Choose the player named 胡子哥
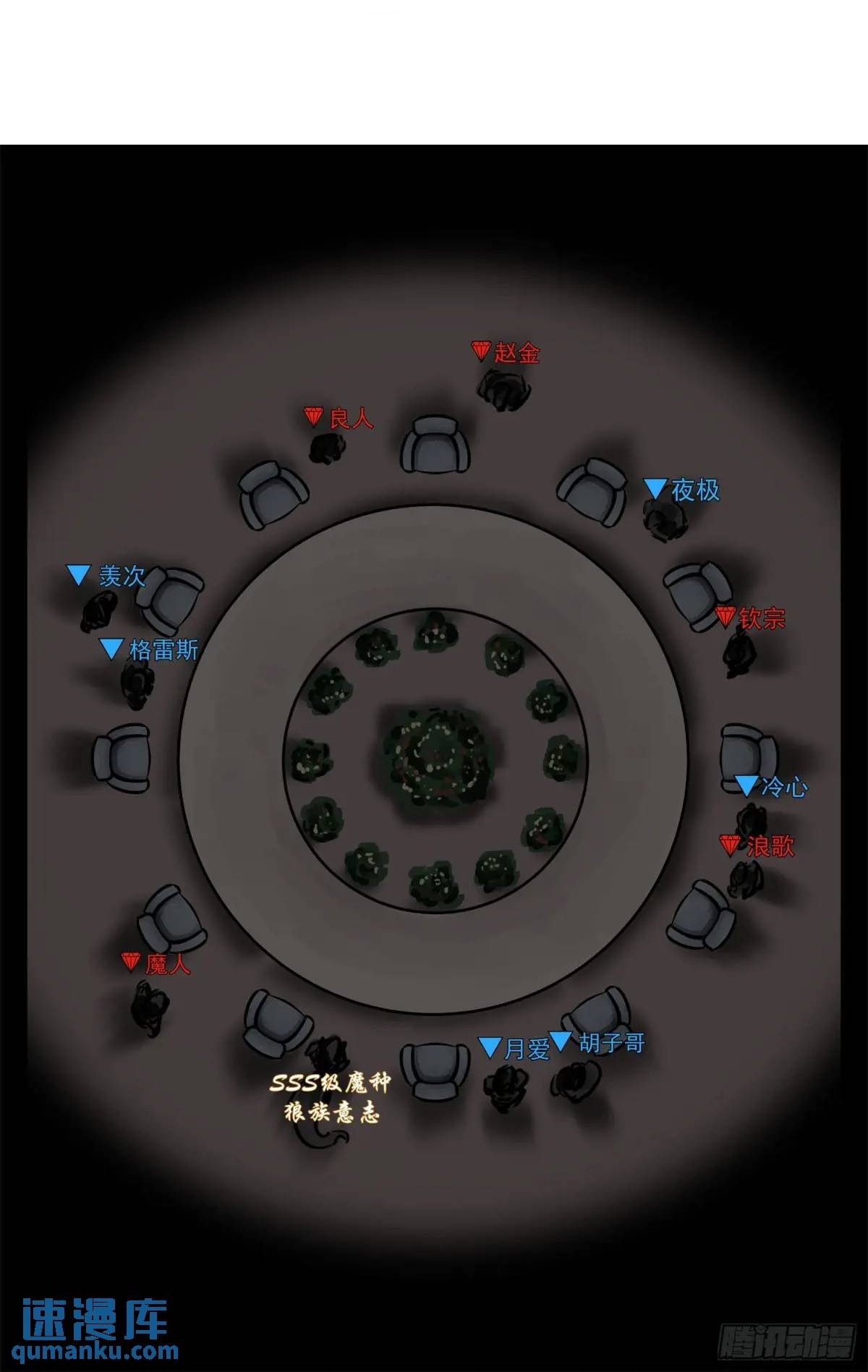868x1372 pixels. click(576, 1080)
